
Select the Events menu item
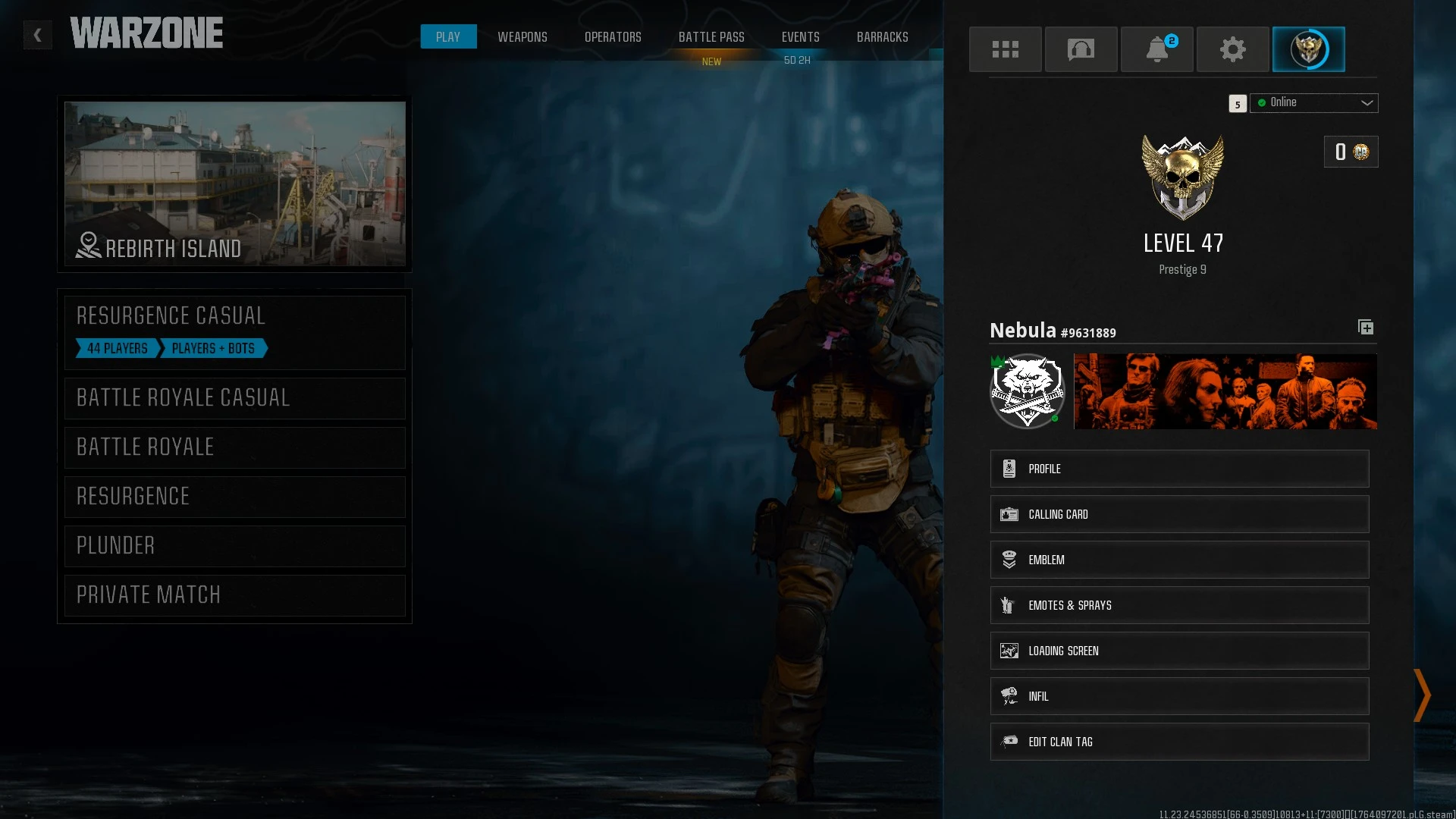(800, 36)
